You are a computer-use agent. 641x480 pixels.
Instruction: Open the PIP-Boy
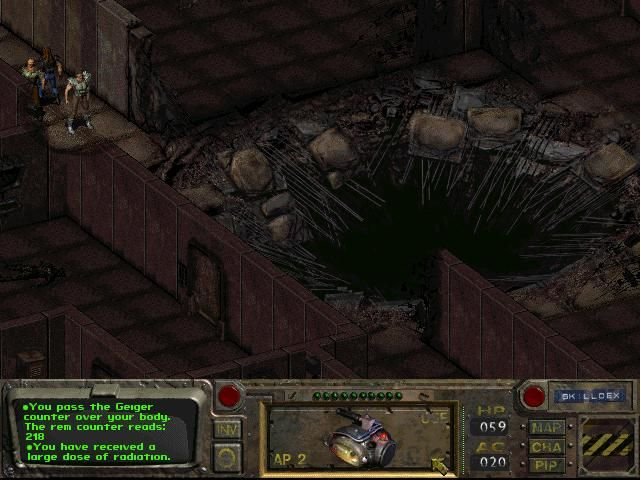pos(548,465)
